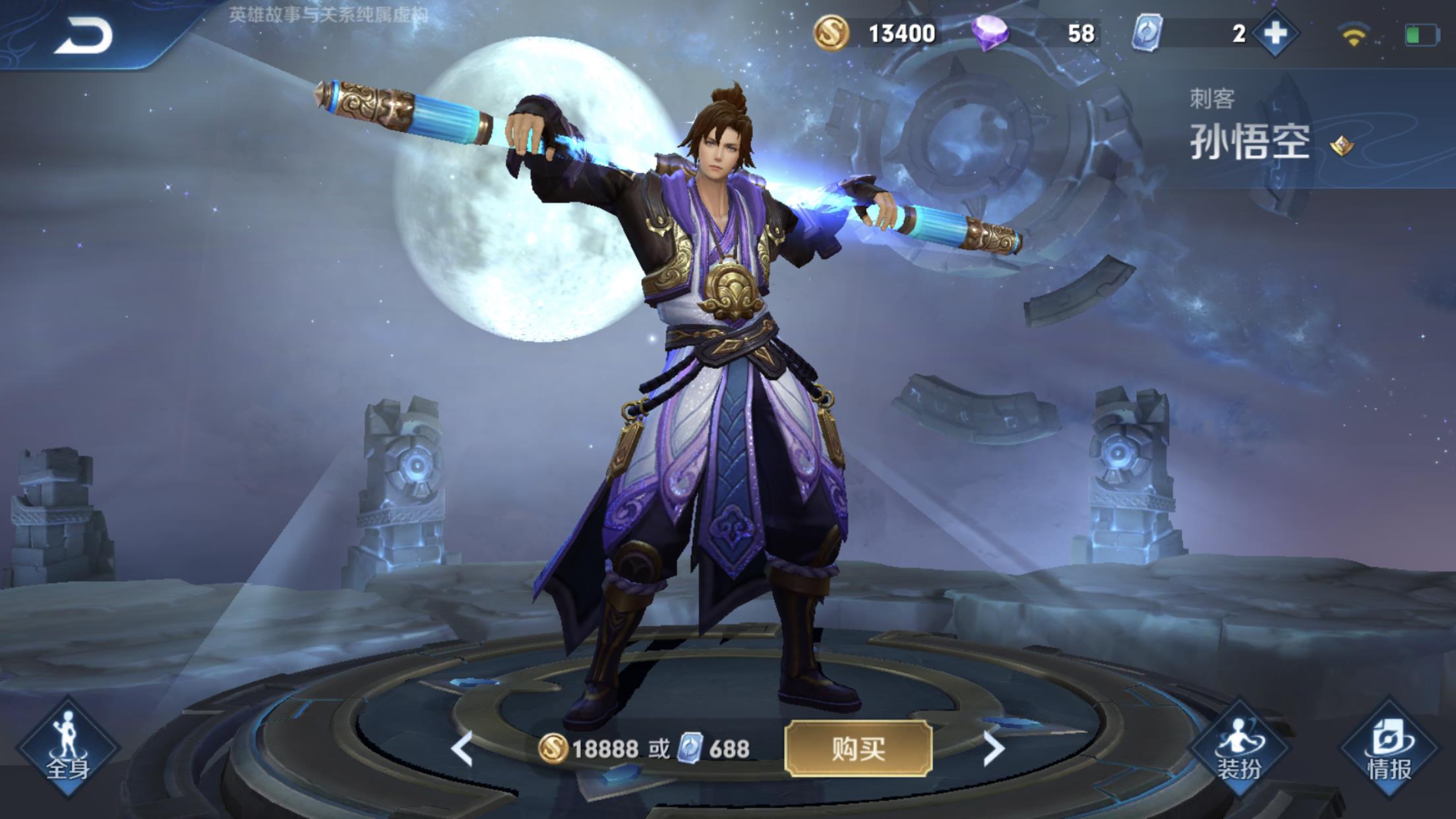
Task: Tap the gold coin currency icon
Action: (831, 33)
